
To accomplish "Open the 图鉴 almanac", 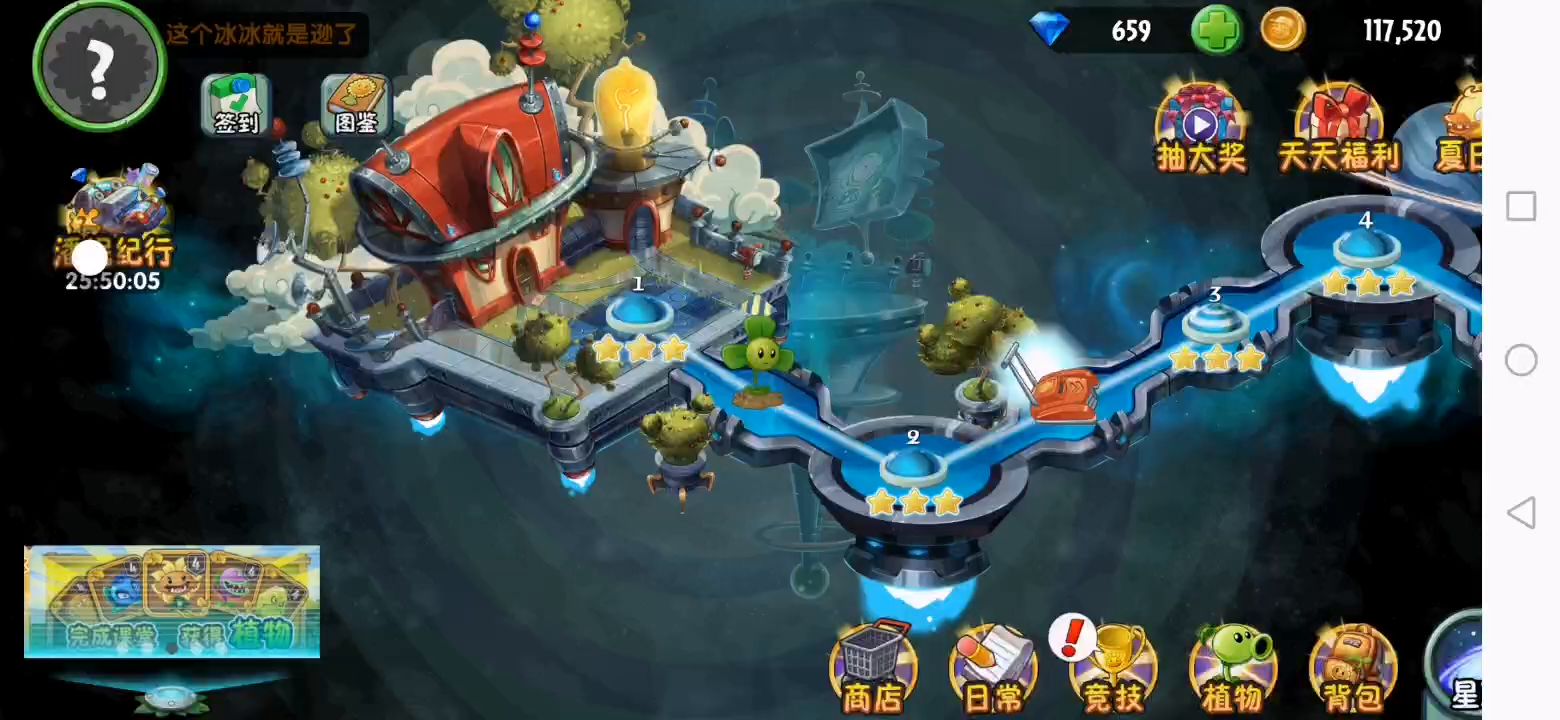I will click(356, 104).
